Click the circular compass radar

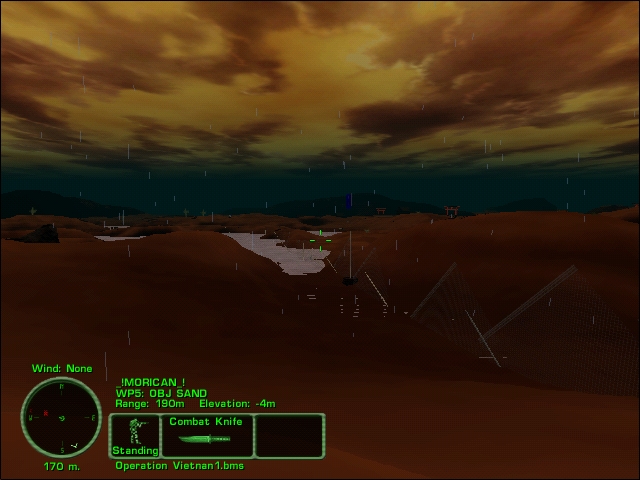pos(61,417)
